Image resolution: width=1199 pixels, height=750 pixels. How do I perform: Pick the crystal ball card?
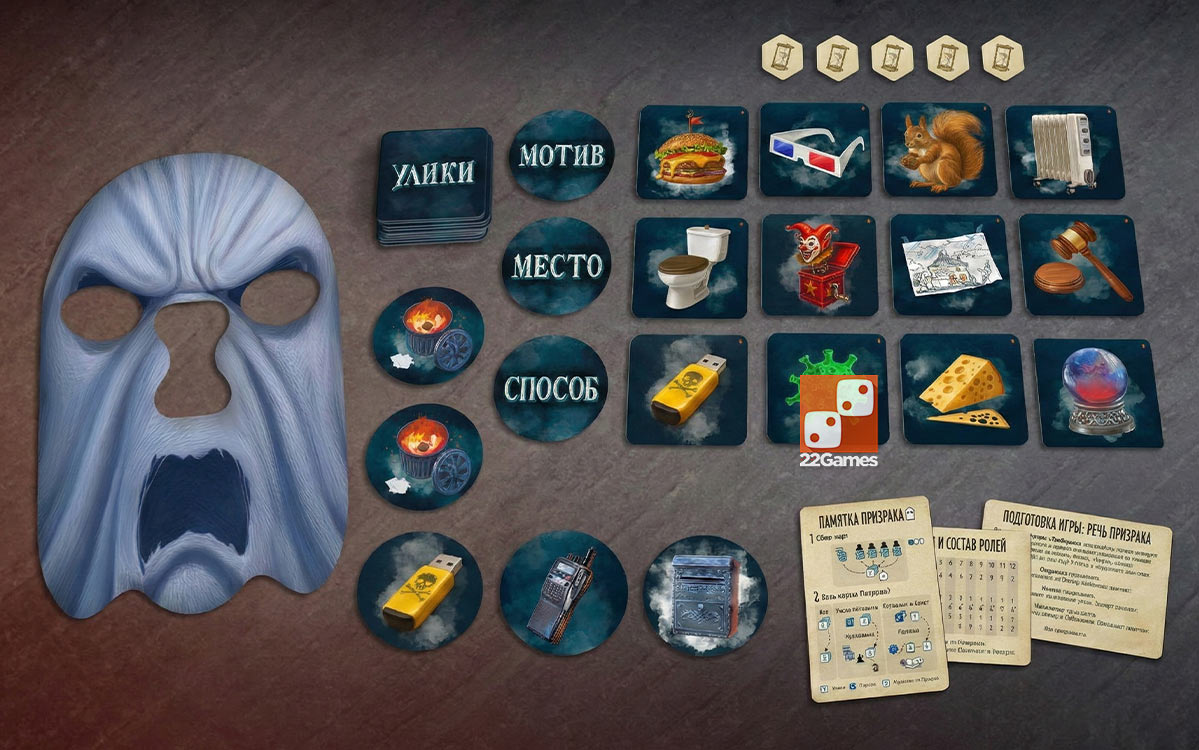pyautogui.click(x=1099, y=391)
